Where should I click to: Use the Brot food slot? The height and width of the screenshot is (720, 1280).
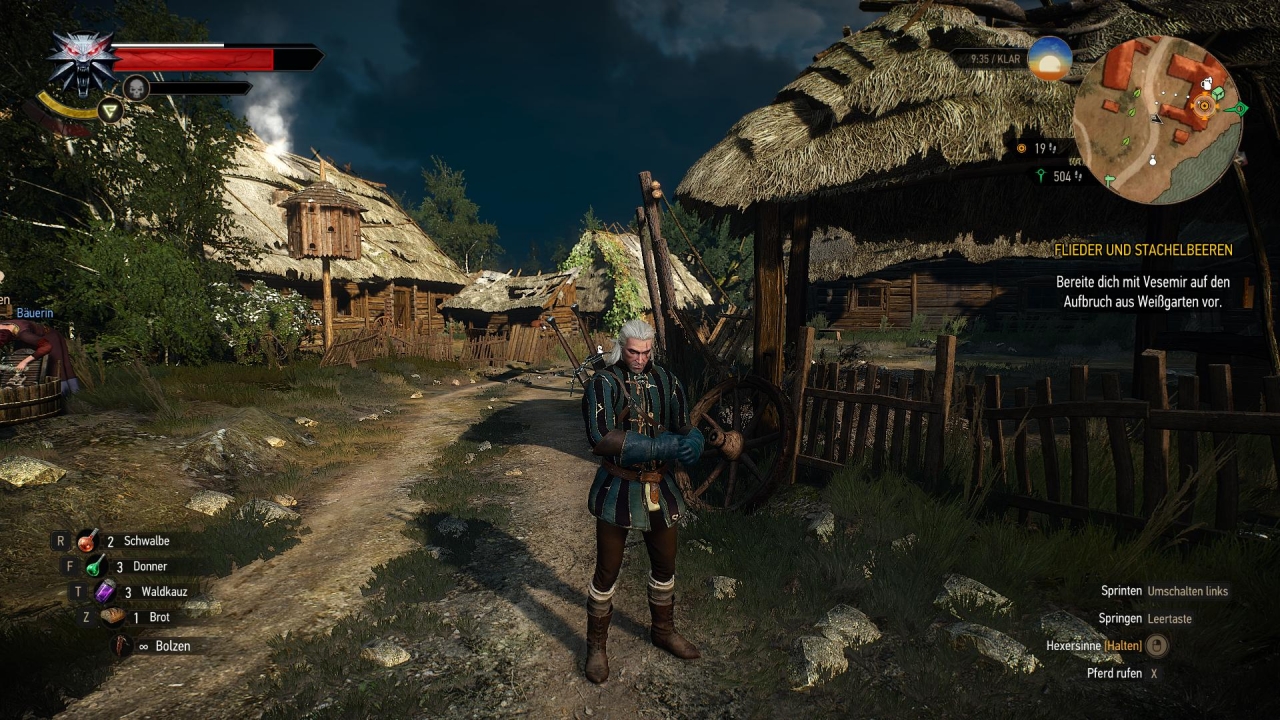pos(113,617)
